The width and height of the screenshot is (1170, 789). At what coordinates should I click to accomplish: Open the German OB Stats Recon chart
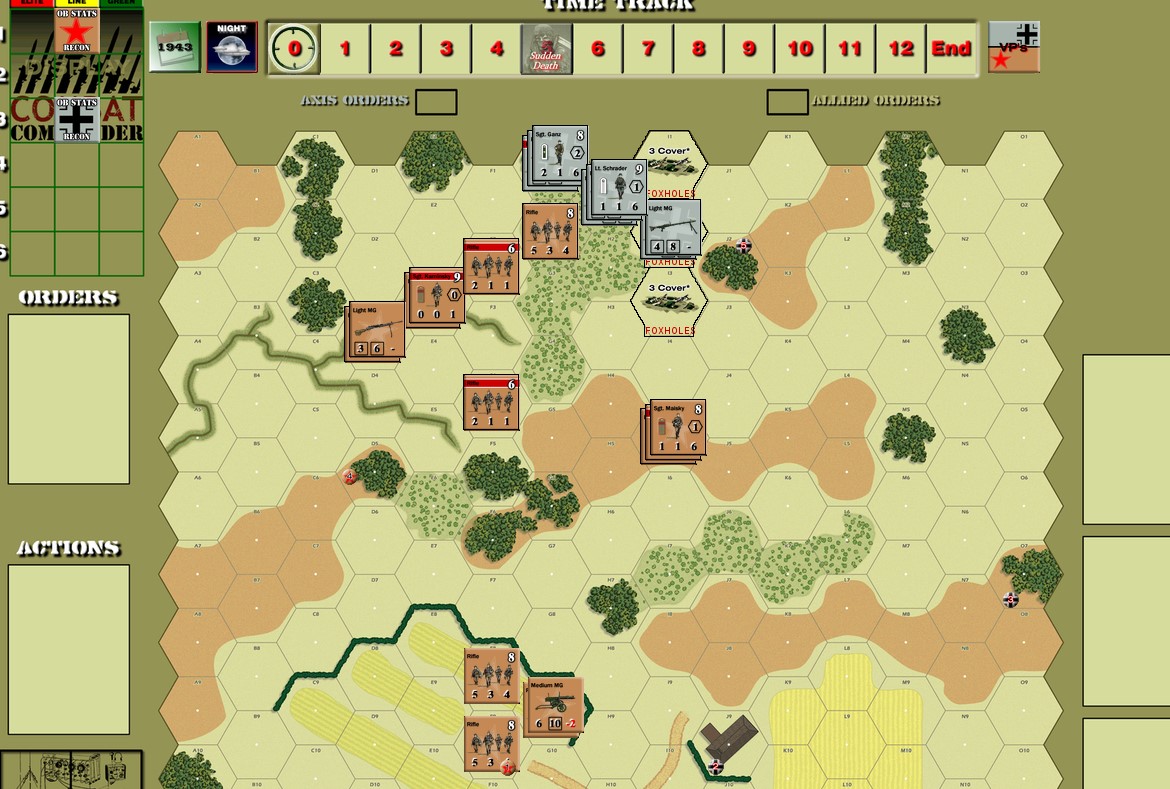(x=77, y=120)
